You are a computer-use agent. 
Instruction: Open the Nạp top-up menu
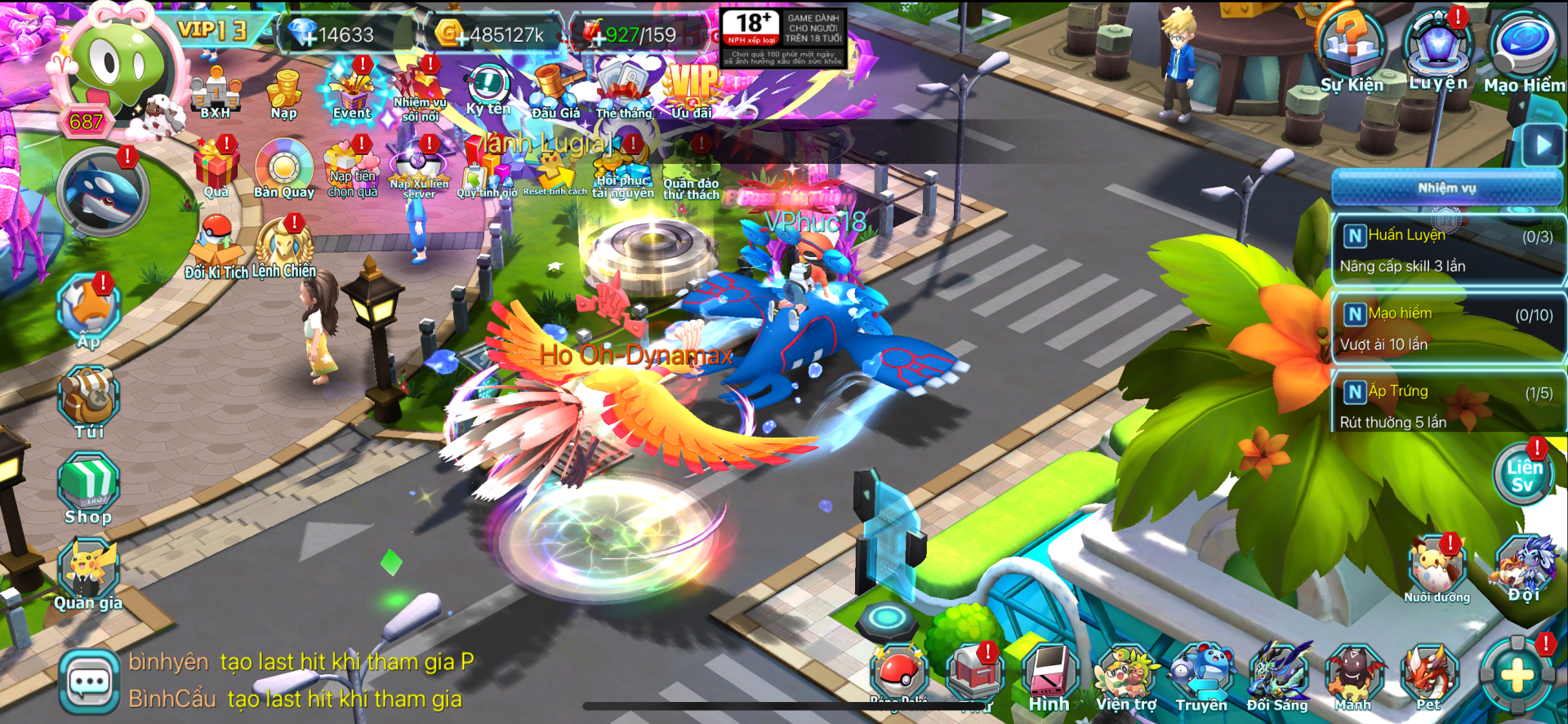[284, 94]
